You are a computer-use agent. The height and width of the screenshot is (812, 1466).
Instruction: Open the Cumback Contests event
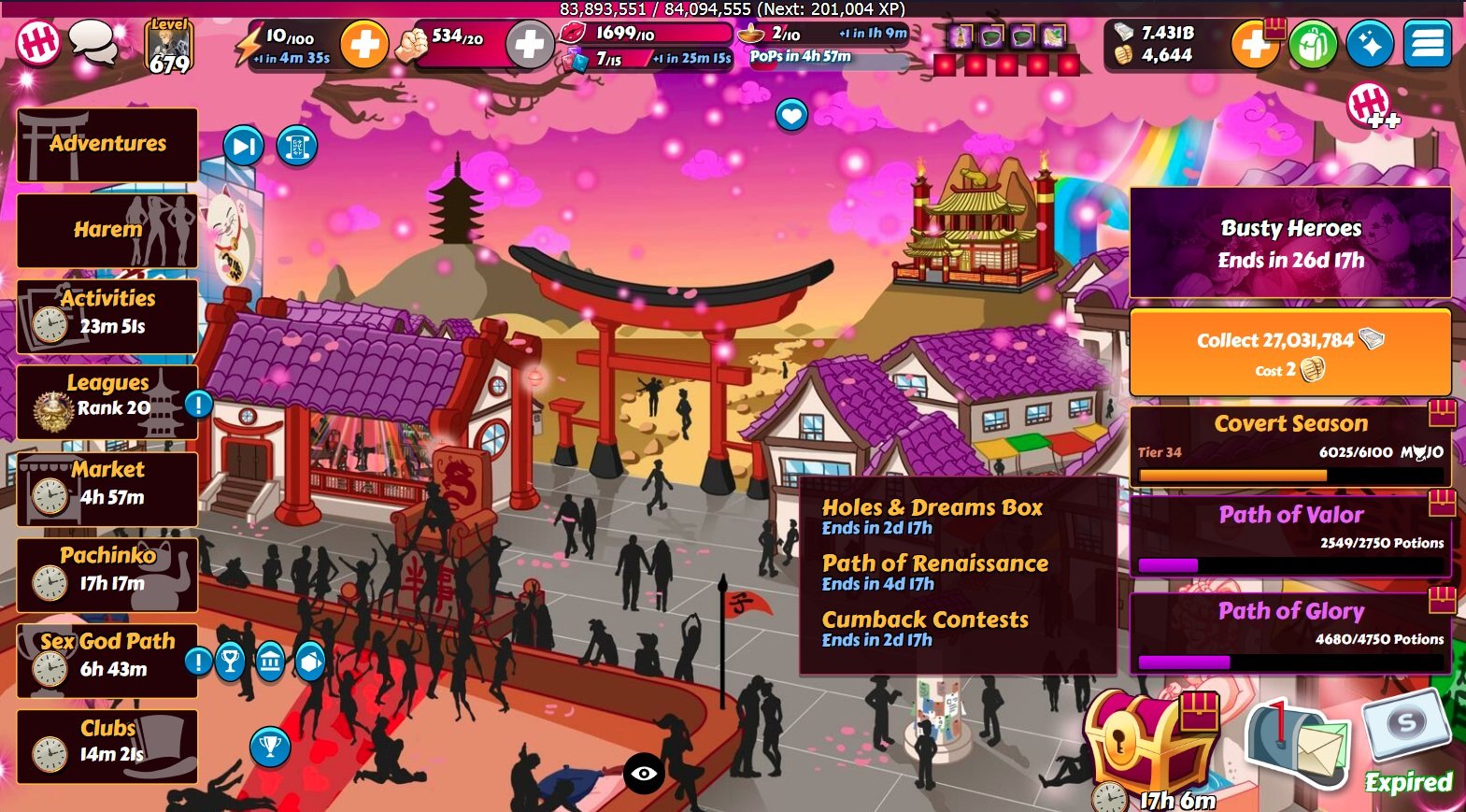point(925,628)
